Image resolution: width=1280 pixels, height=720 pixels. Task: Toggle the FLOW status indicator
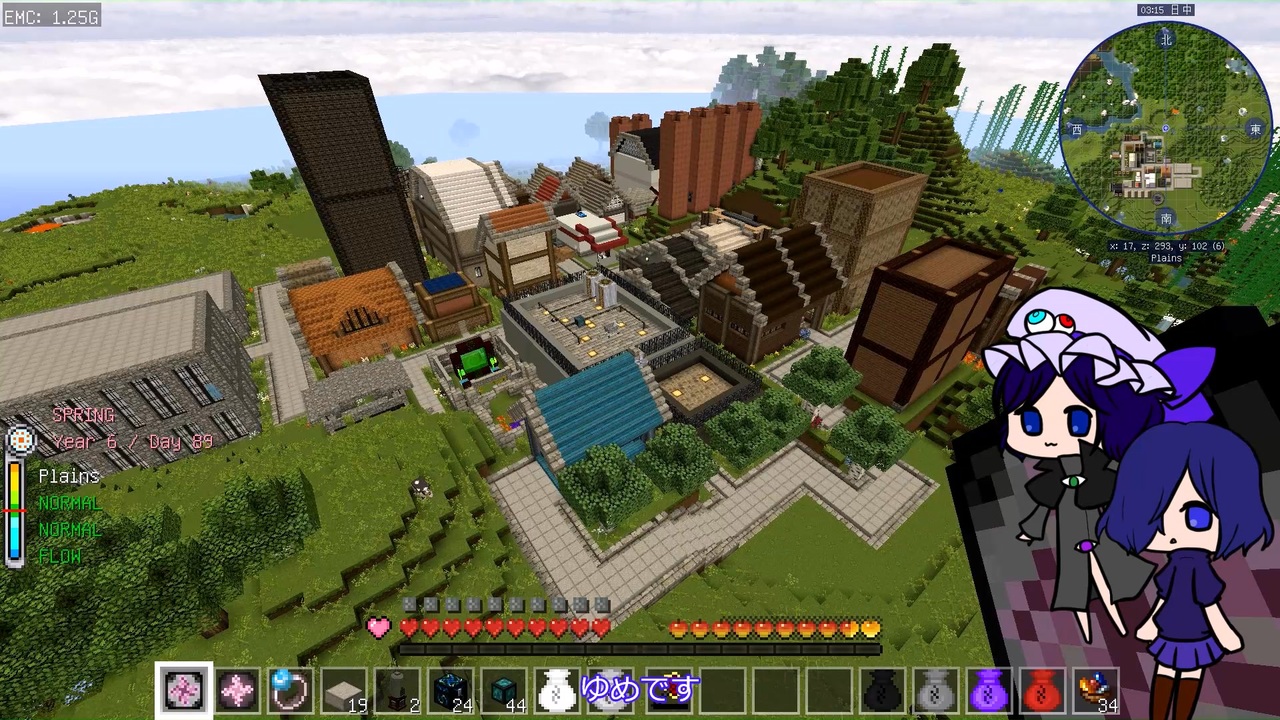point(59,557)
